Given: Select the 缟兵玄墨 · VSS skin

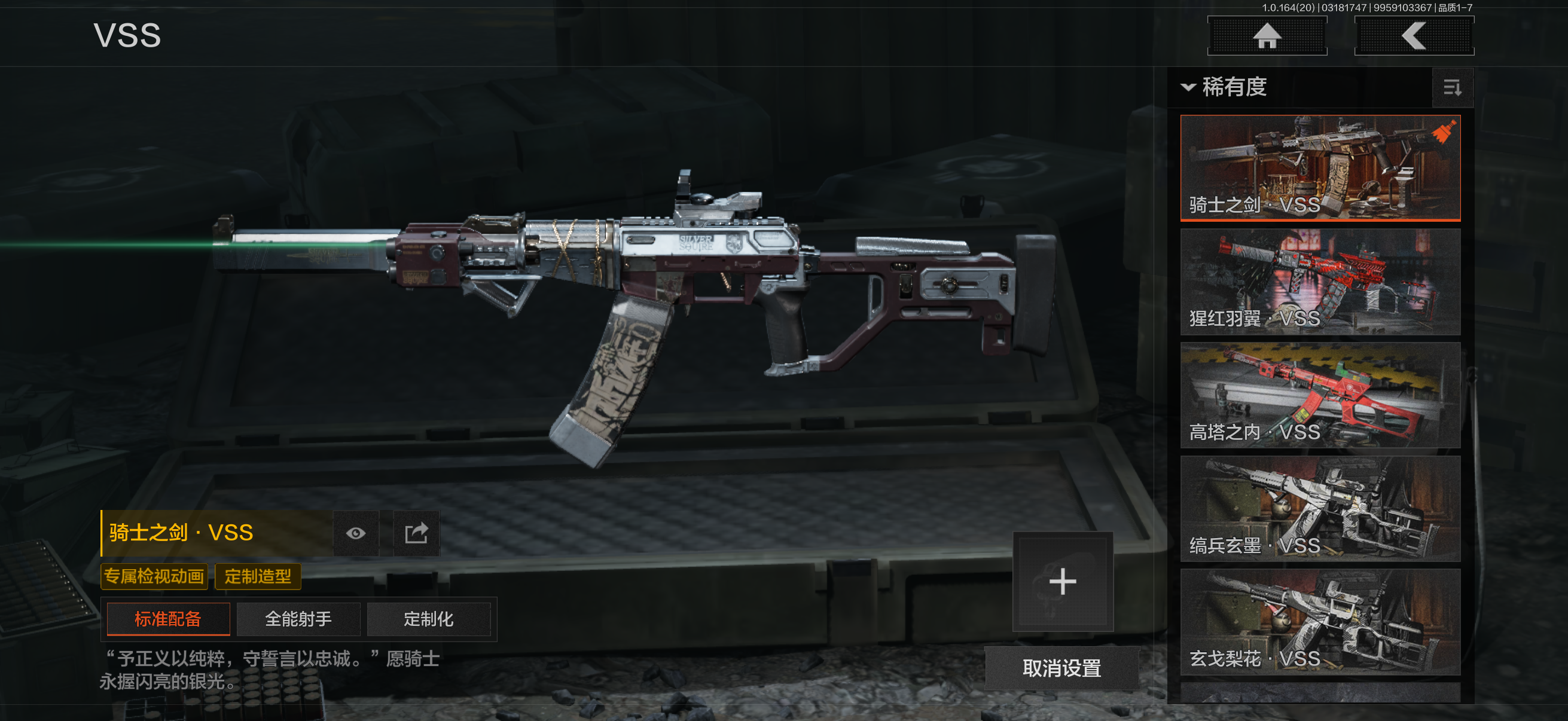Looking at the screenshot, I should [1320, 509].
